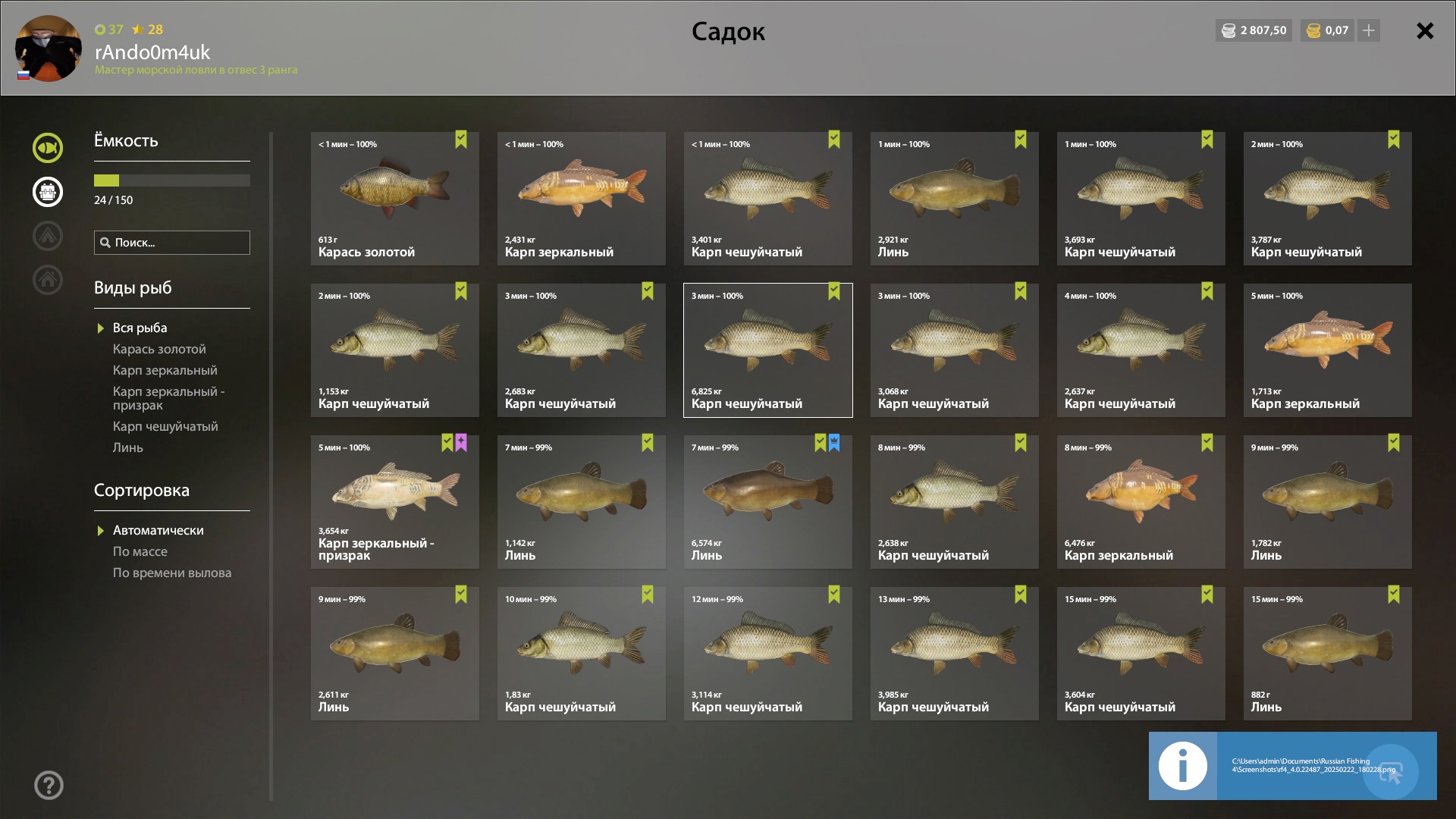Select the 6,825 кг Карп чешуйчатый card
Screen dimensions: 1456x819
767,350
